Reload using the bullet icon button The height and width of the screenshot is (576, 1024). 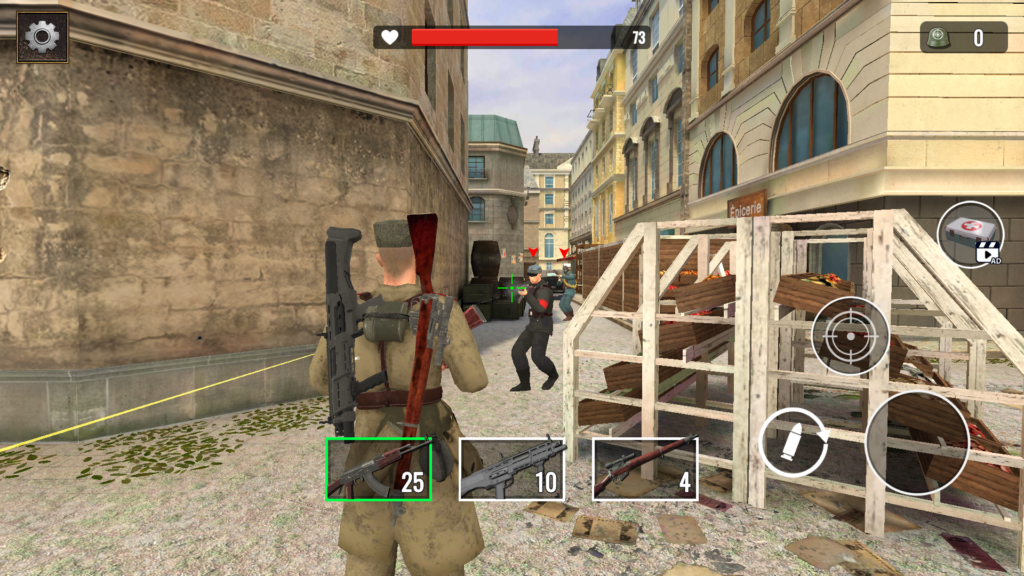(x=793, y=441)
